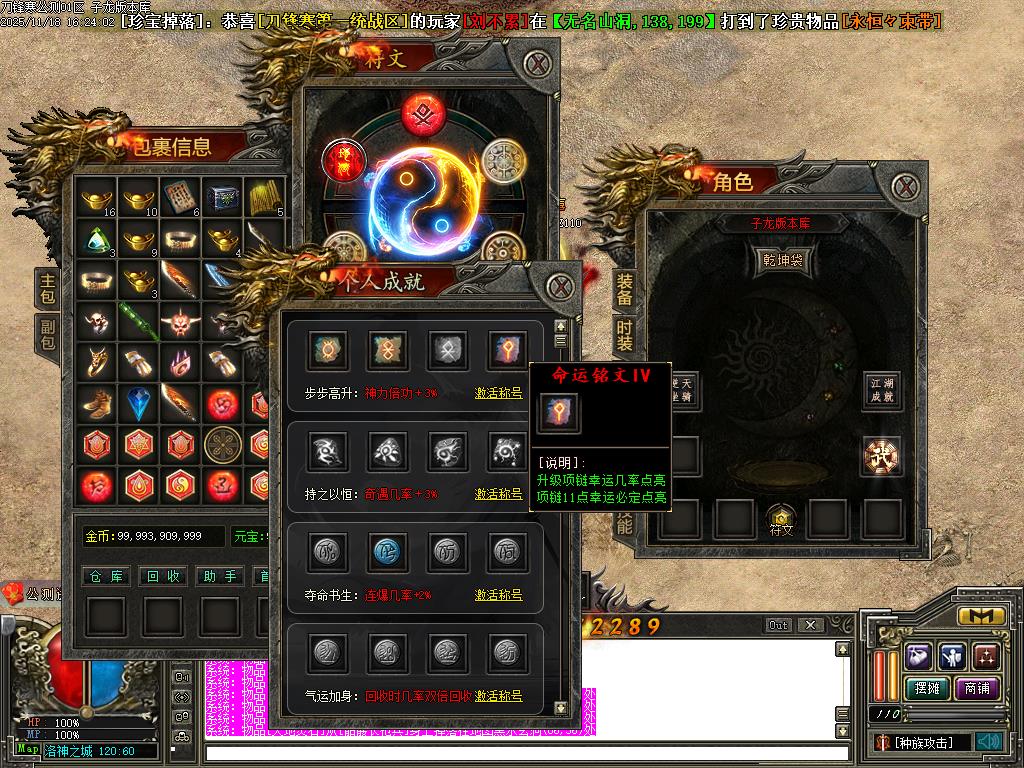Open the 摆摊 stall button
The width and height of the screenshot is (1024, 768).
pyautogui.click(x=926, y=689)
